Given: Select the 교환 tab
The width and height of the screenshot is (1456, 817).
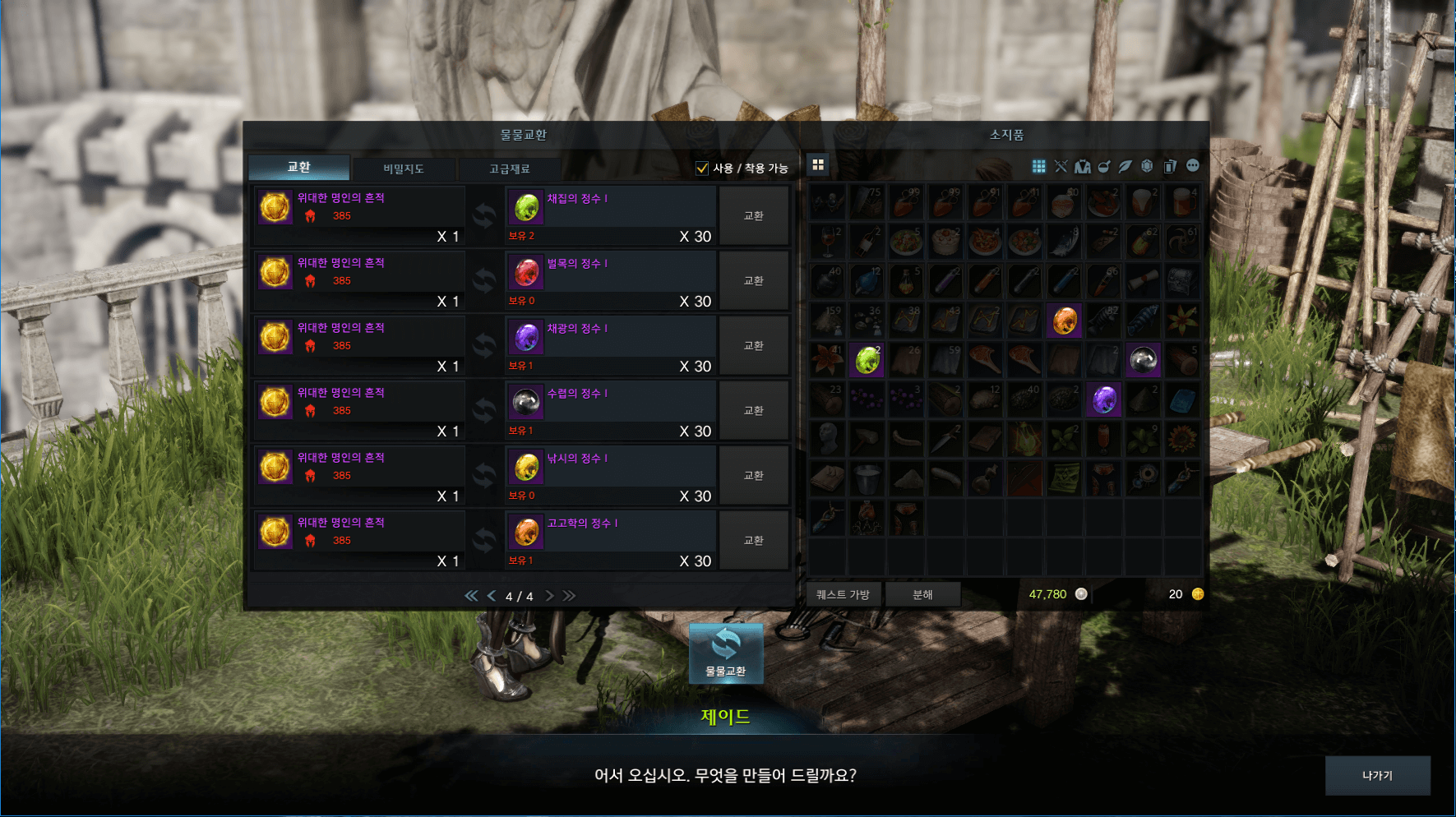Looking at the screenshot, I should click(x=298, y=167).
